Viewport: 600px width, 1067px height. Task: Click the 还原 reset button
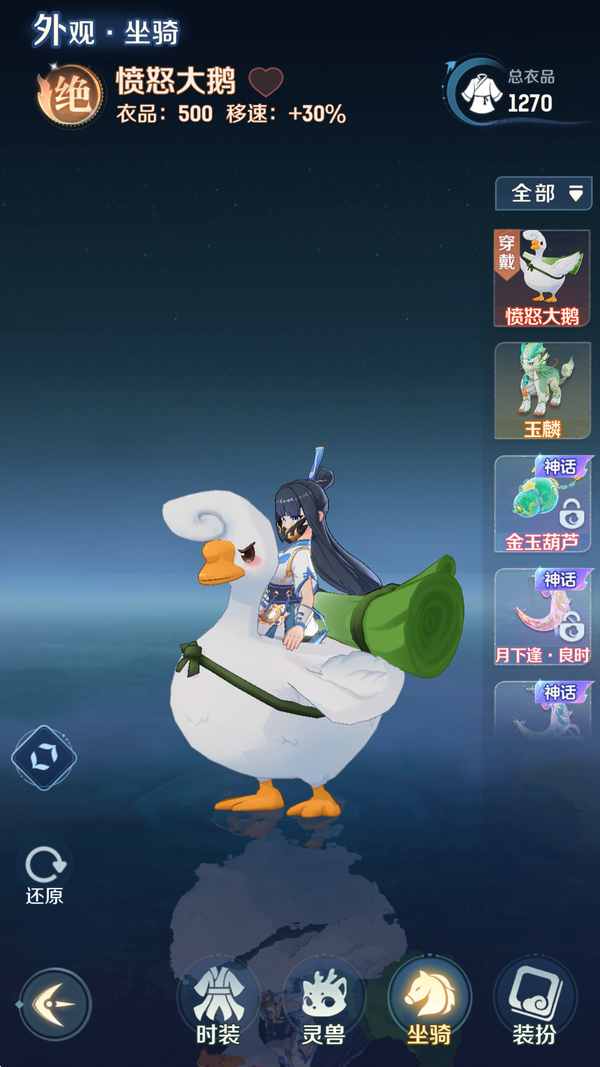coord(45,872)
